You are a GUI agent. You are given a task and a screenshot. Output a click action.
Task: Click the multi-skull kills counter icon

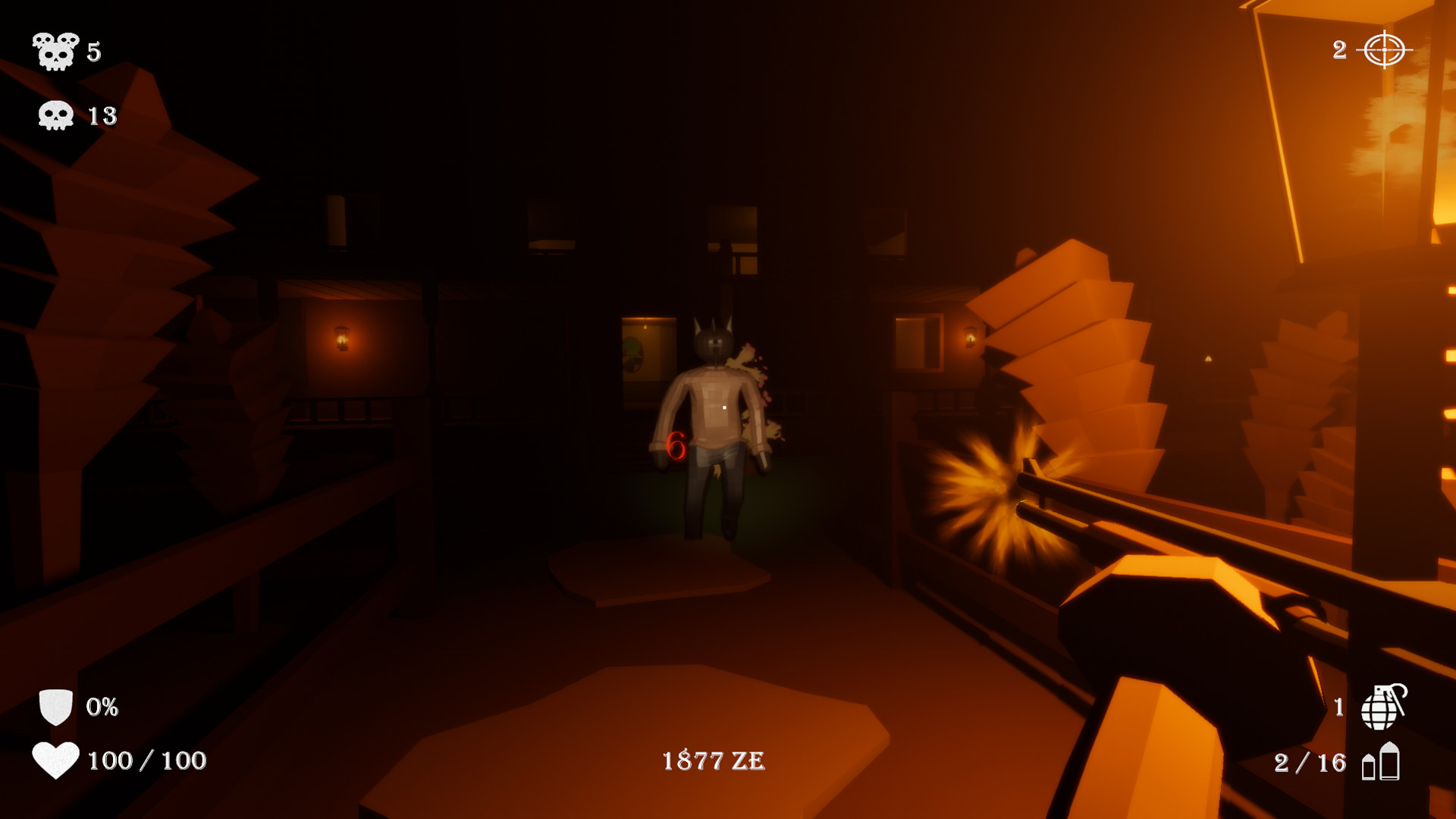point(55,52)
